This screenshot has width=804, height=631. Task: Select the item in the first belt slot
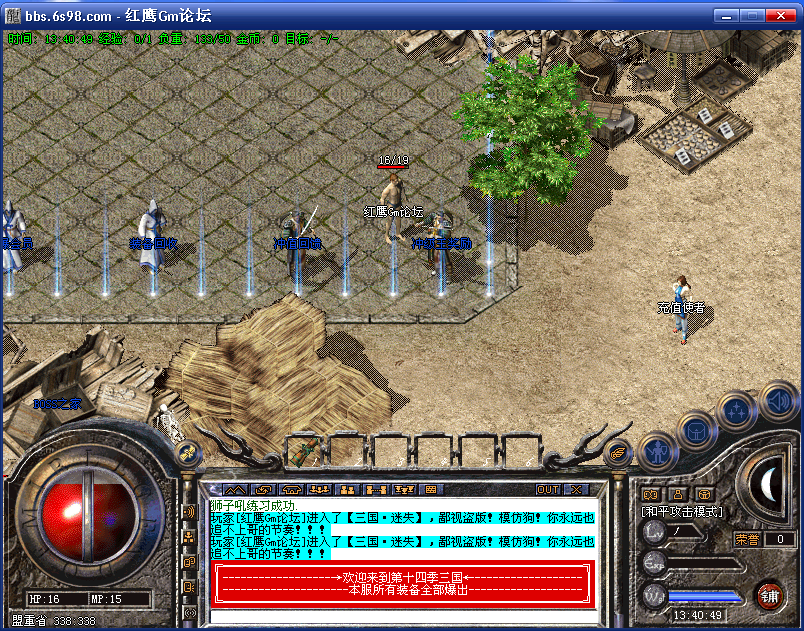click(x=304, y=452)
